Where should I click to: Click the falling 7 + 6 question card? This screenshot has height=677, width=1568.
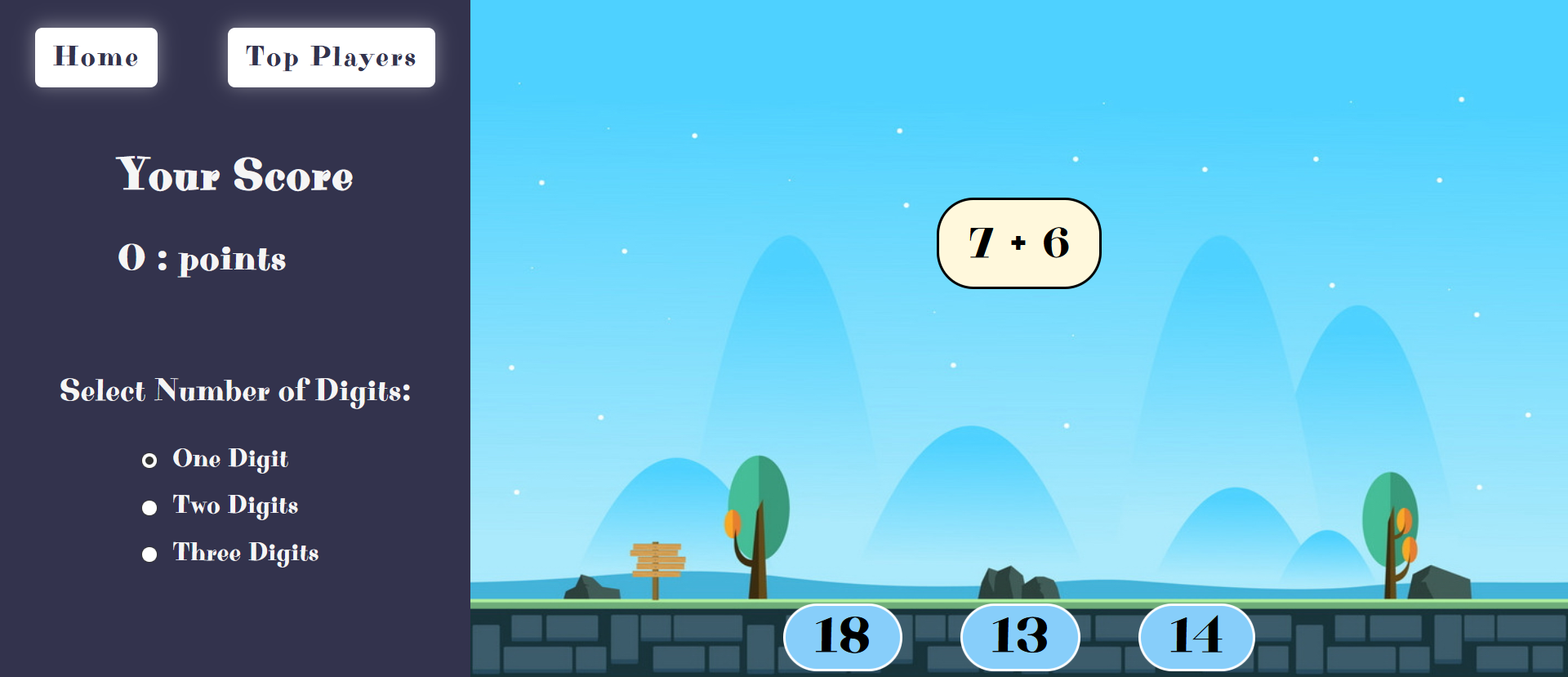click(x=1018, y=243)
